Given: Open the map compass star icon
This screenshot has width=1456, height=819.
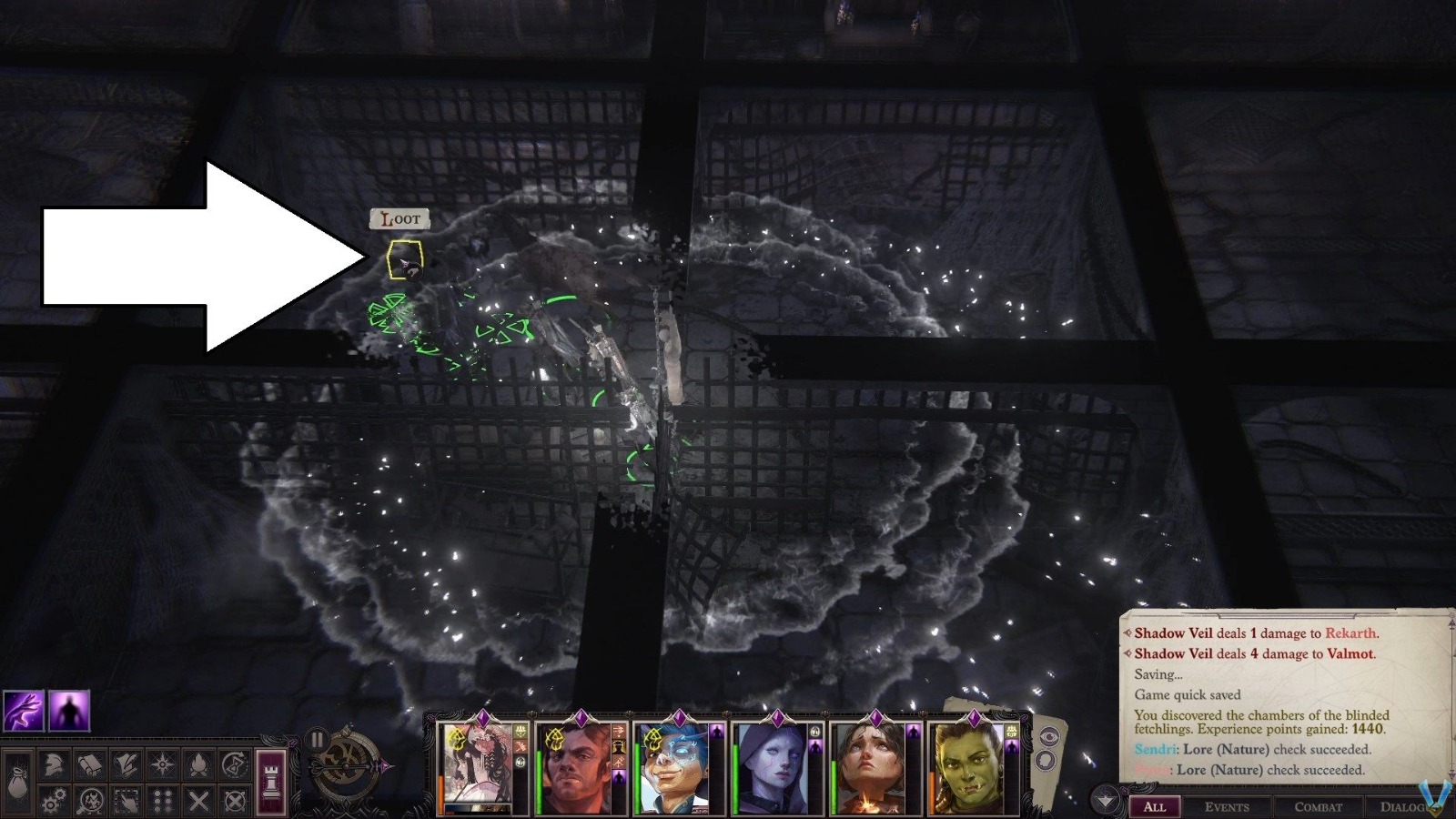Looking at the screenshot, I should coord(162,766).
